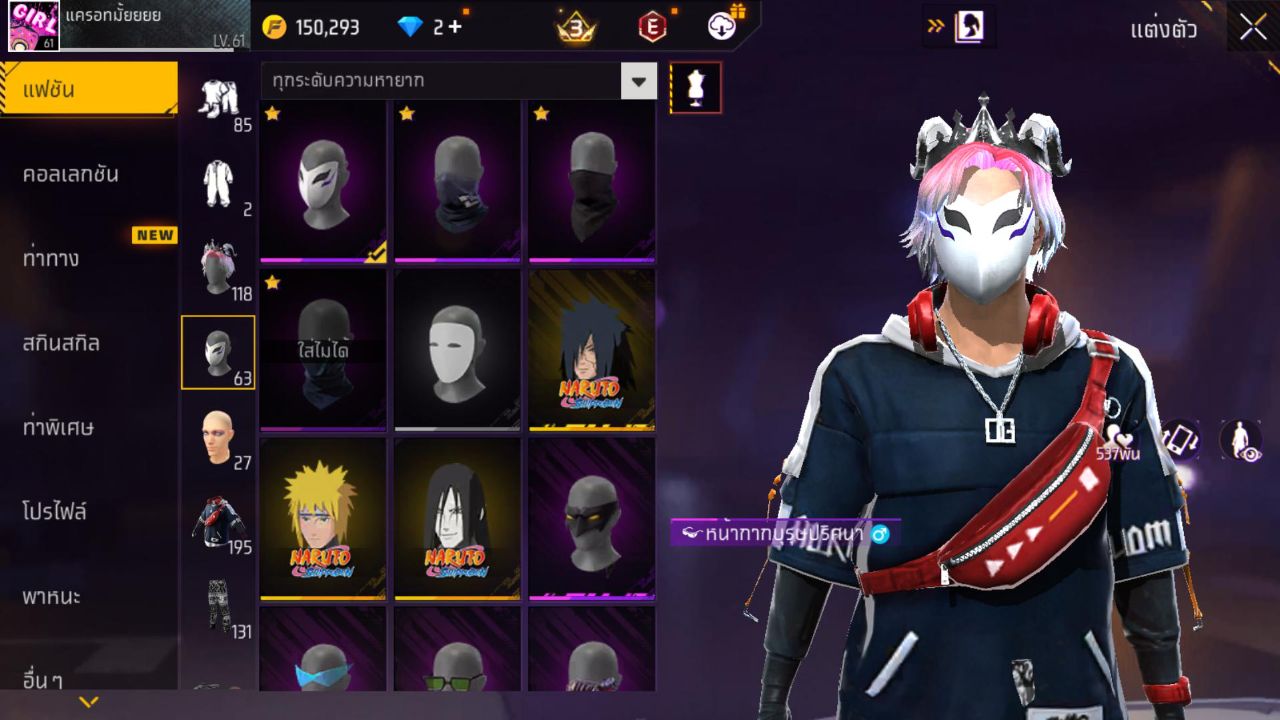
Task: Close the outfit screen with the X
Action: 1252,28
